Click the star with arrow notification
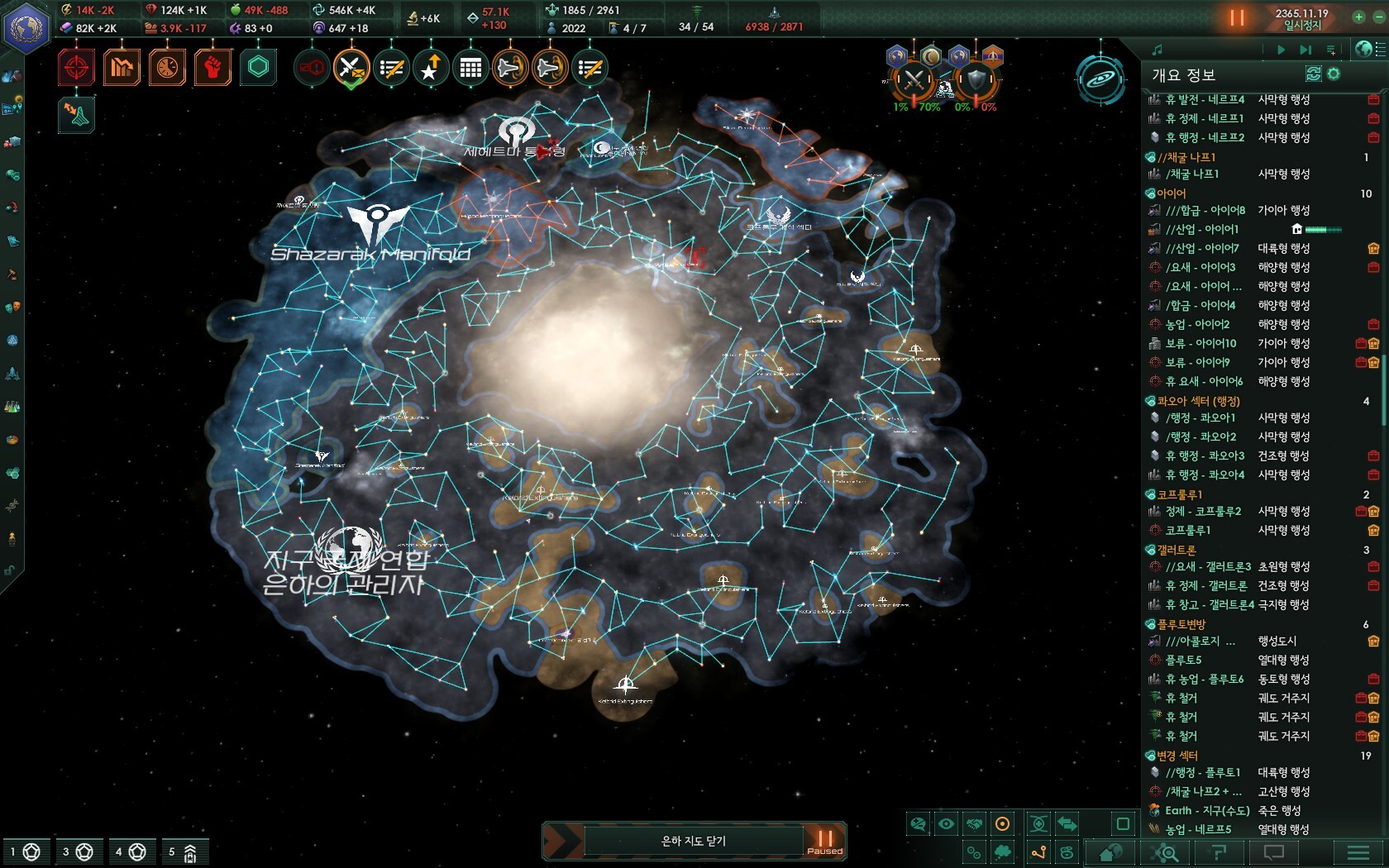The image size is (1389, 868). [431, 68]
